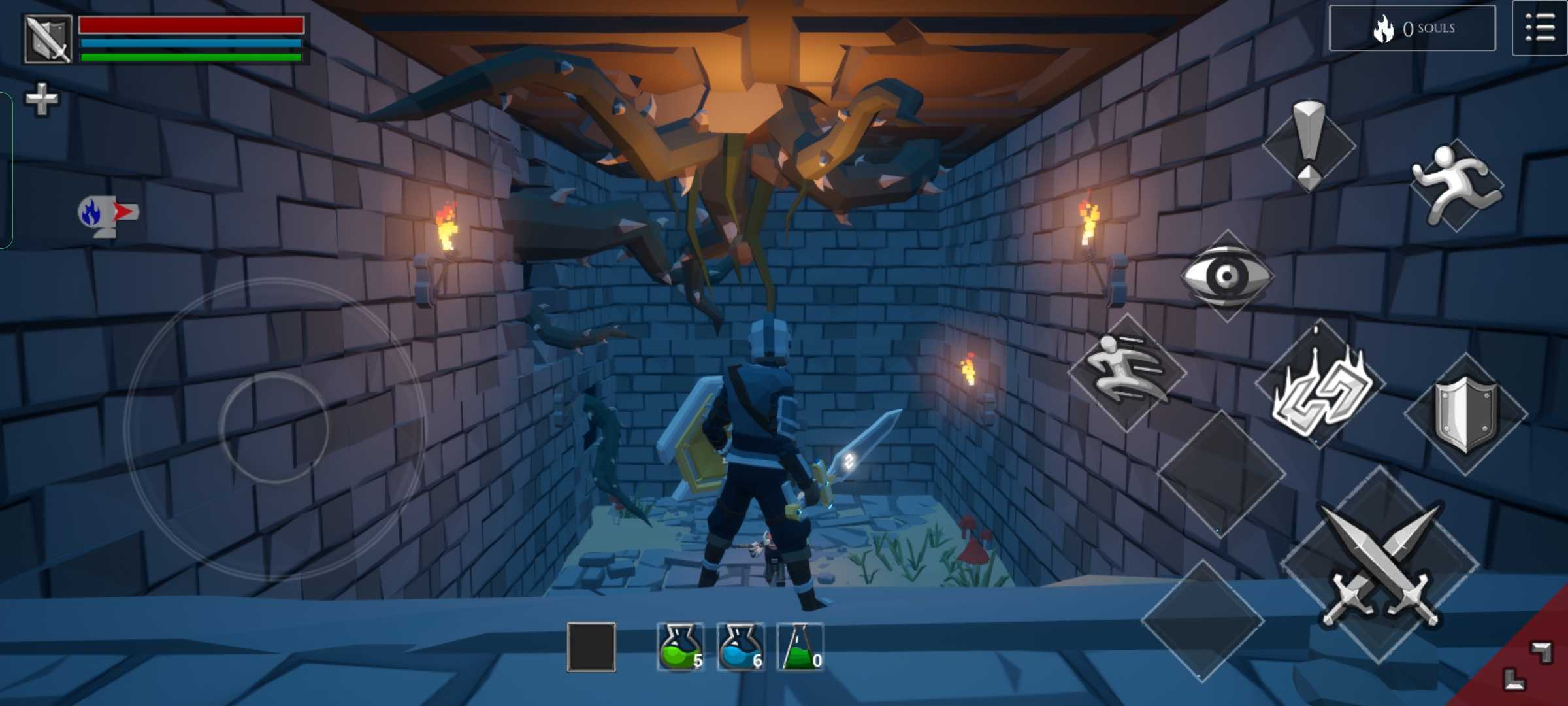1568x706 pixels.
Task: Use the green round potion with 5
Action: click(x=680, y=647)
